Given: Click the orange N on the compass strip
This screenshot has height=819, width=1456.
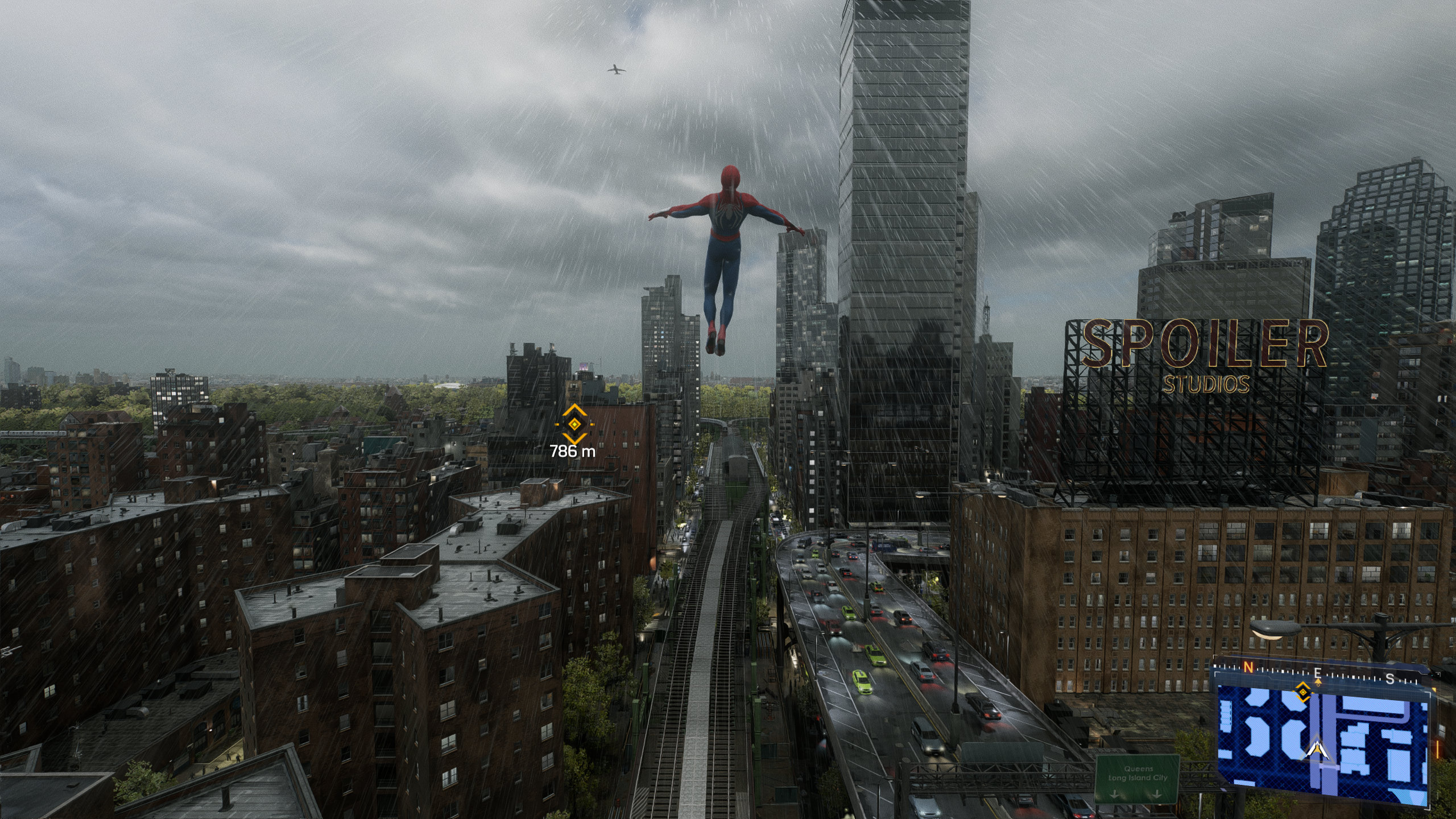Looking at the screenshot, I should [x=1249, y=668].
